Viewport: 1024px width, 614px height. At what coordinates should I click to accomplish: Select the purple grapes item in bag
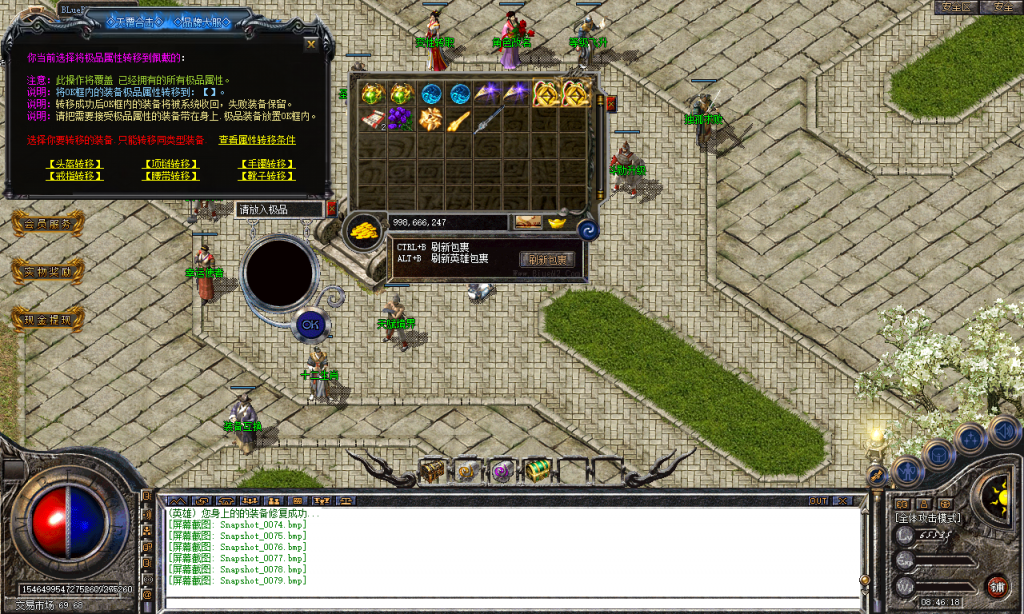tap(401, 121)
